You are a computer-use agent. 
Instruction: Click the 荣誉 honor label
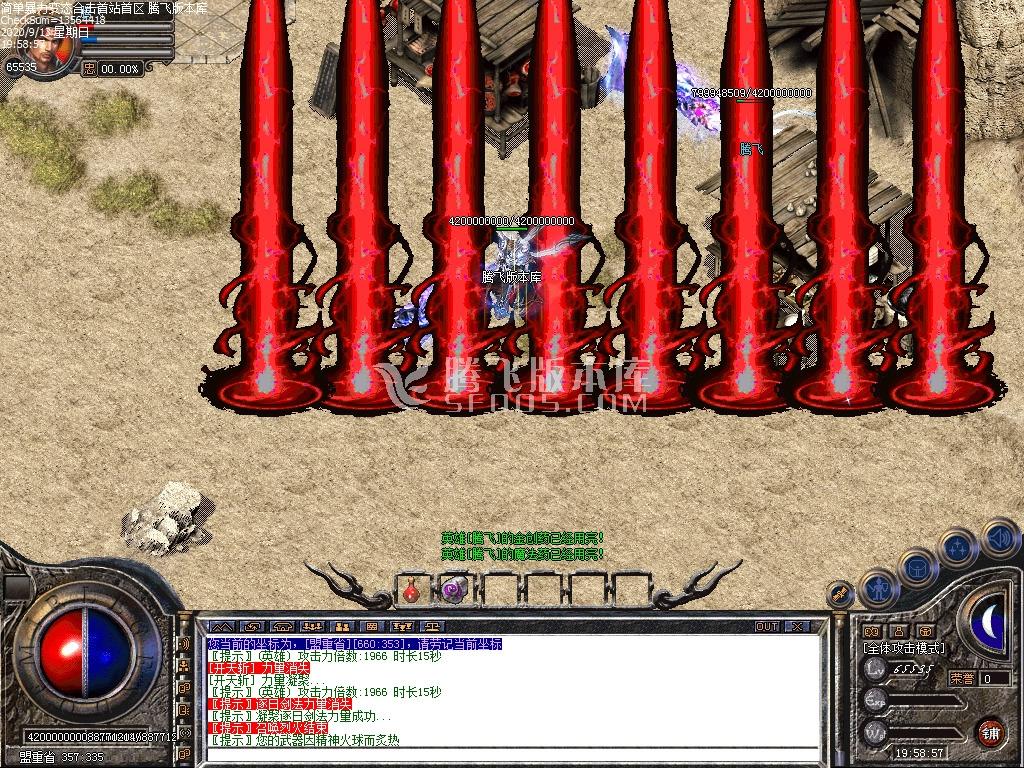[x=960, y=678]
